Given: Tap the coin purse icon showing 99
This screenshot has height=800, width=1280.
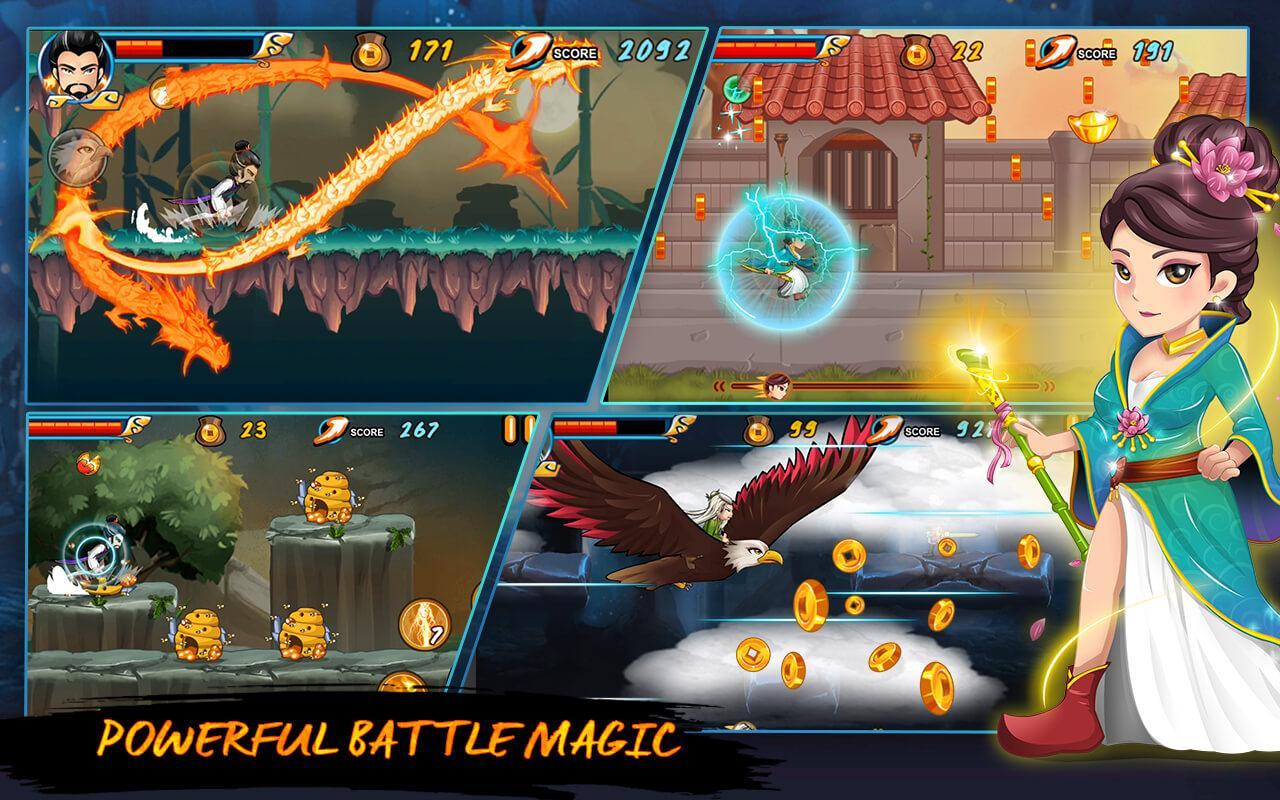Looking at the screenshot, I should click(x=758, y=430).
